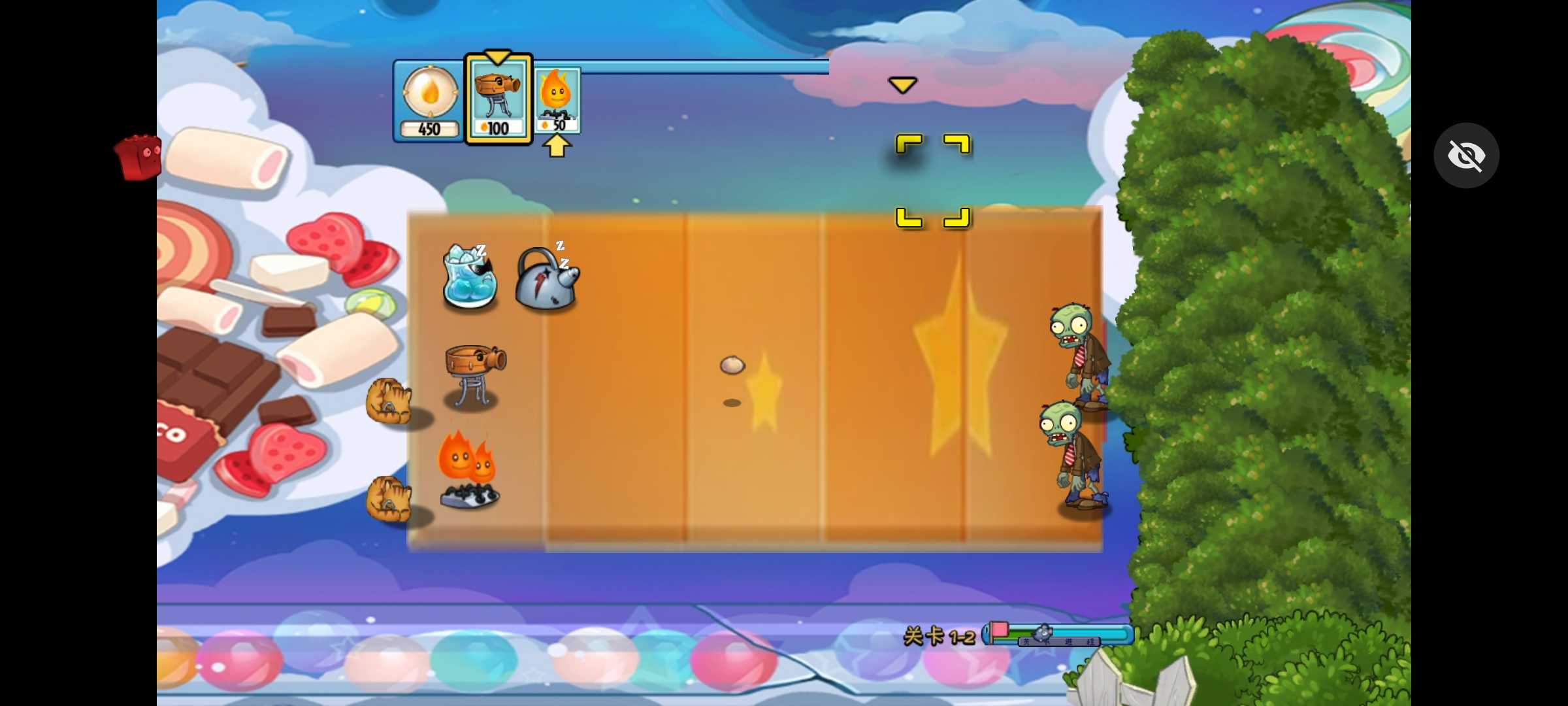The image size is (1568, 706).
Task: Click the yellow up arrow below the fire spirit card
Action: 557,145
